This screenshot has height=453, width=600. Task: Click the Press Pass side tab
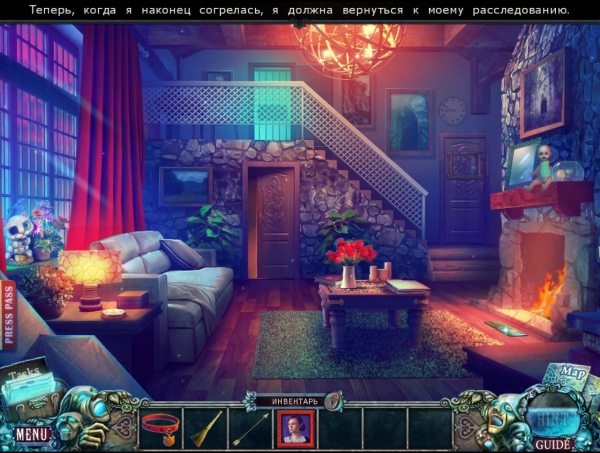(9, 315)
